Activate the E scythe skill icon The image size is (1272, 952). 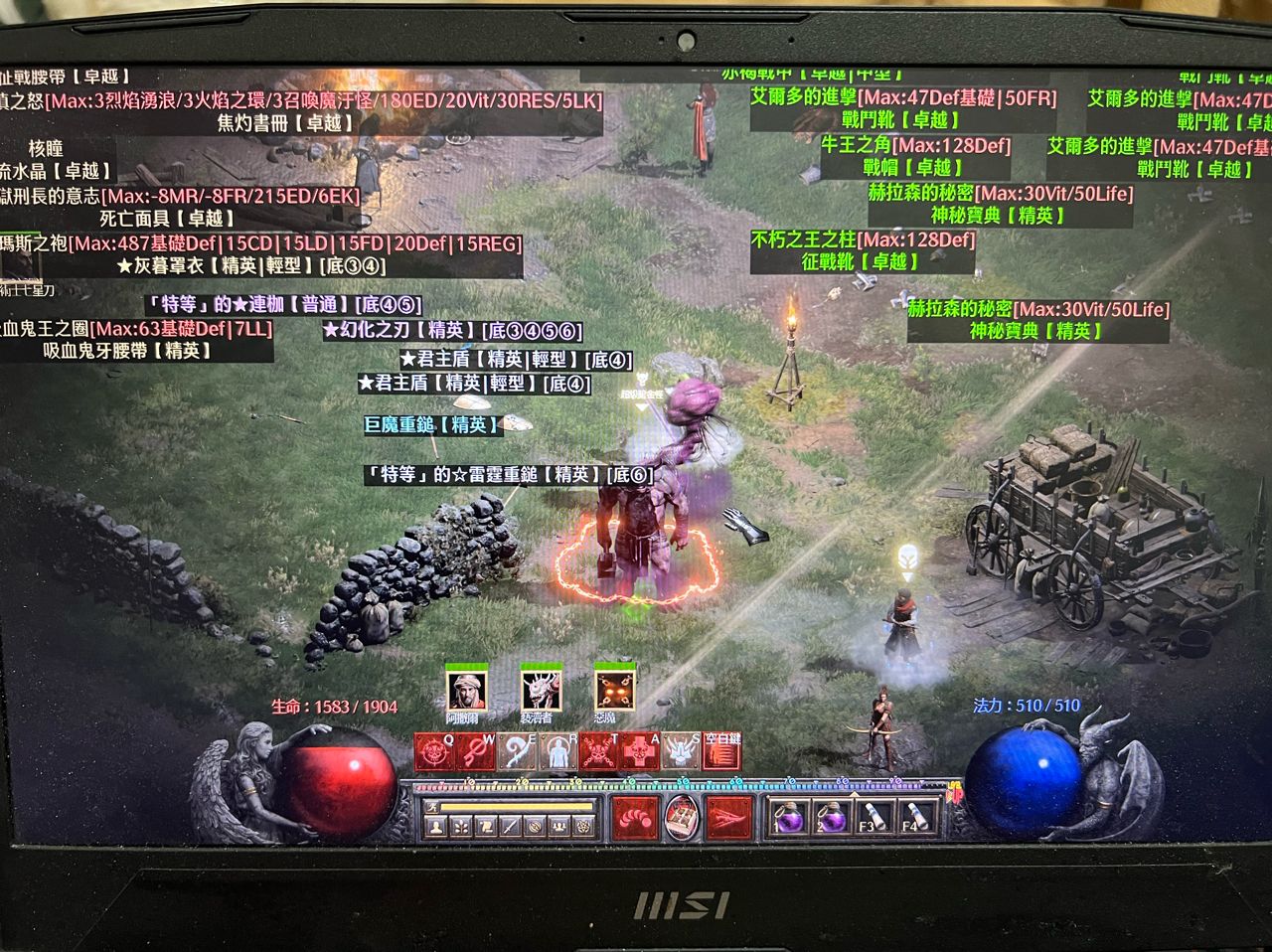[517, 752]
